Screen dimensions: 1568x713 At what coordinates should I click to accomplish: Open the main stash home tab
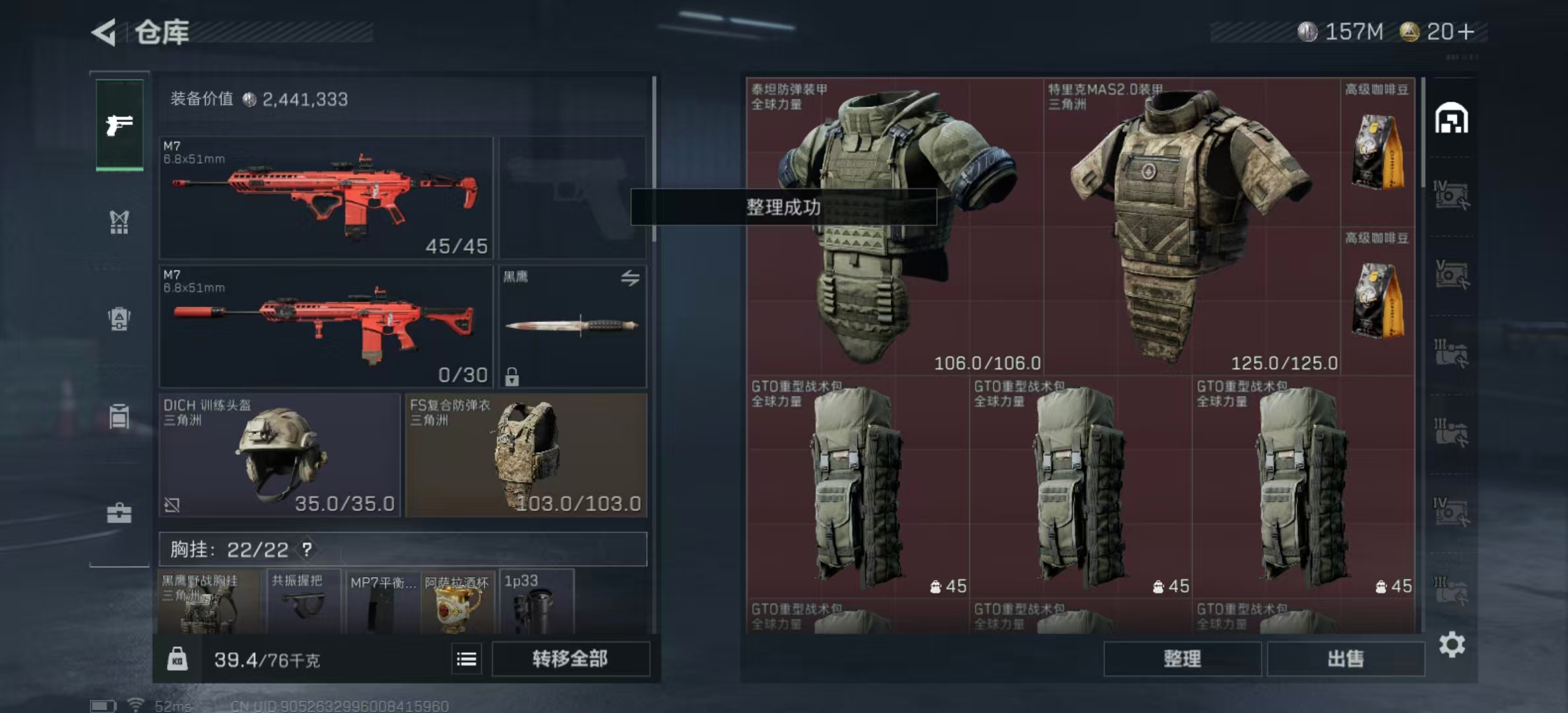click(1451, 119)
